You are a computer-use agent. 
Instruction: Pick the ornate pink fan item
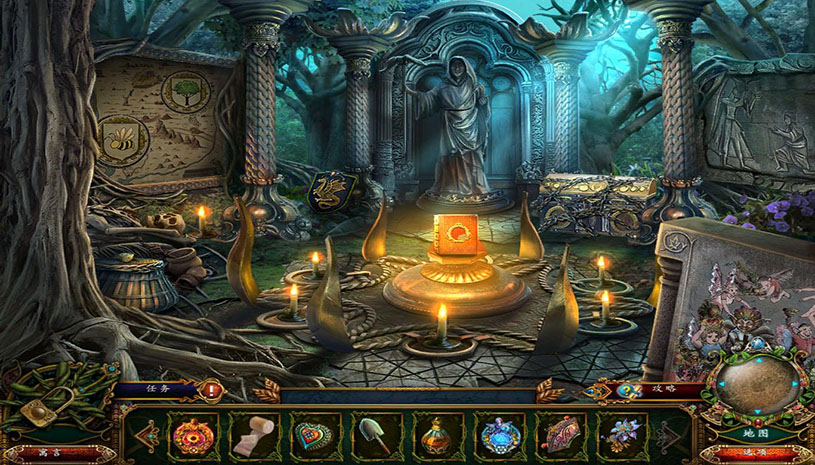[559, 436]
